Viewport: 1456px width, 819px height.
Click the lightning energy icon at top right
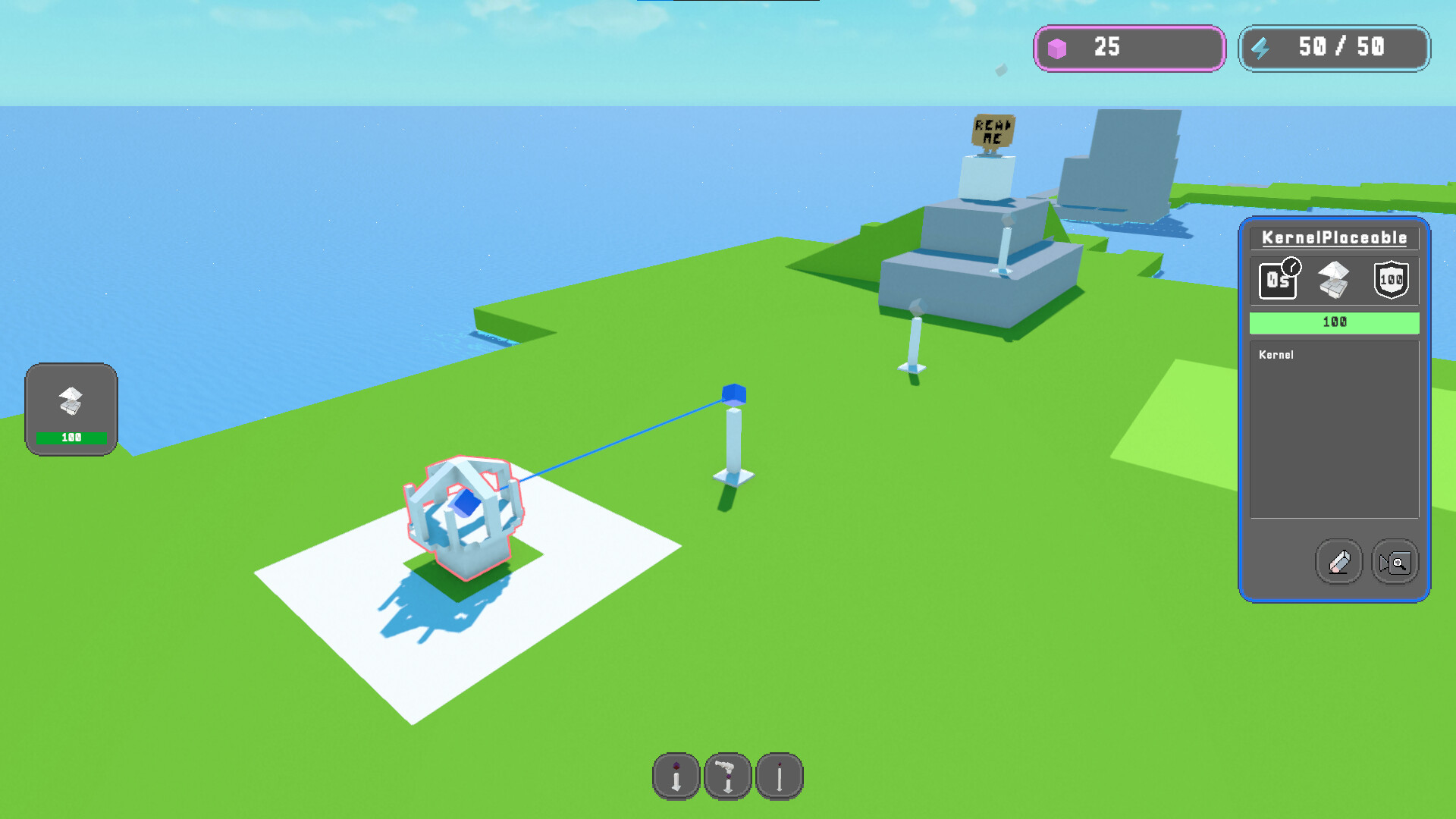[x=1261, y=49]
